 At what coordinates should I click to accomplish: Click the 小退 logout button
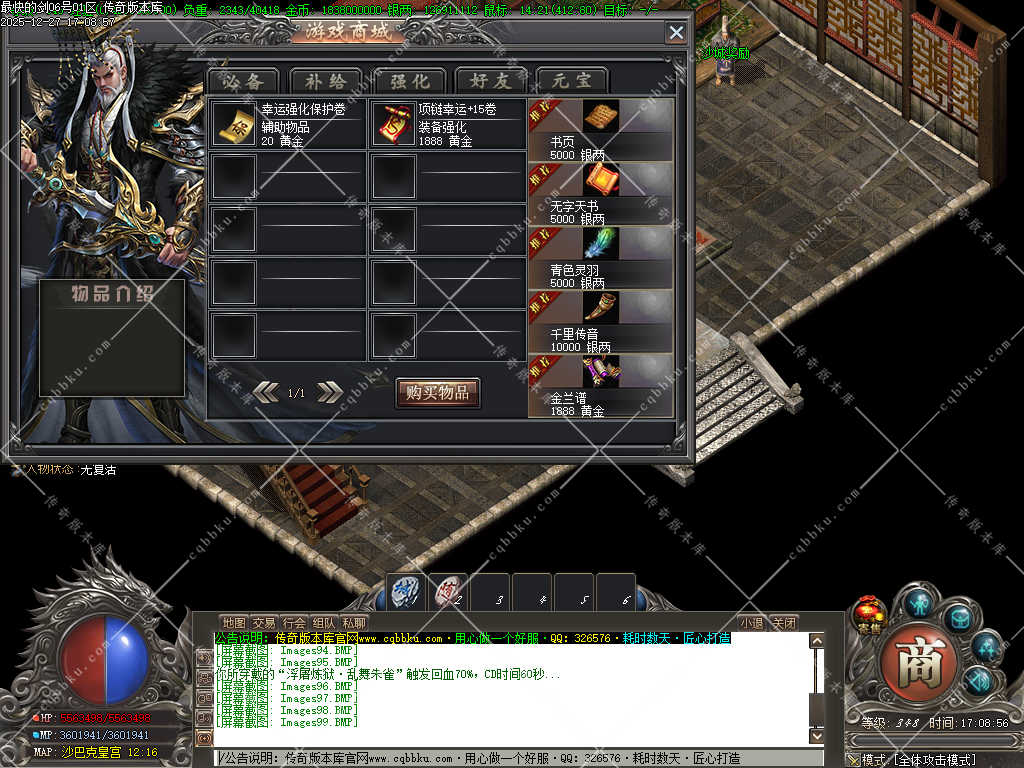click(x=752, y=622)
